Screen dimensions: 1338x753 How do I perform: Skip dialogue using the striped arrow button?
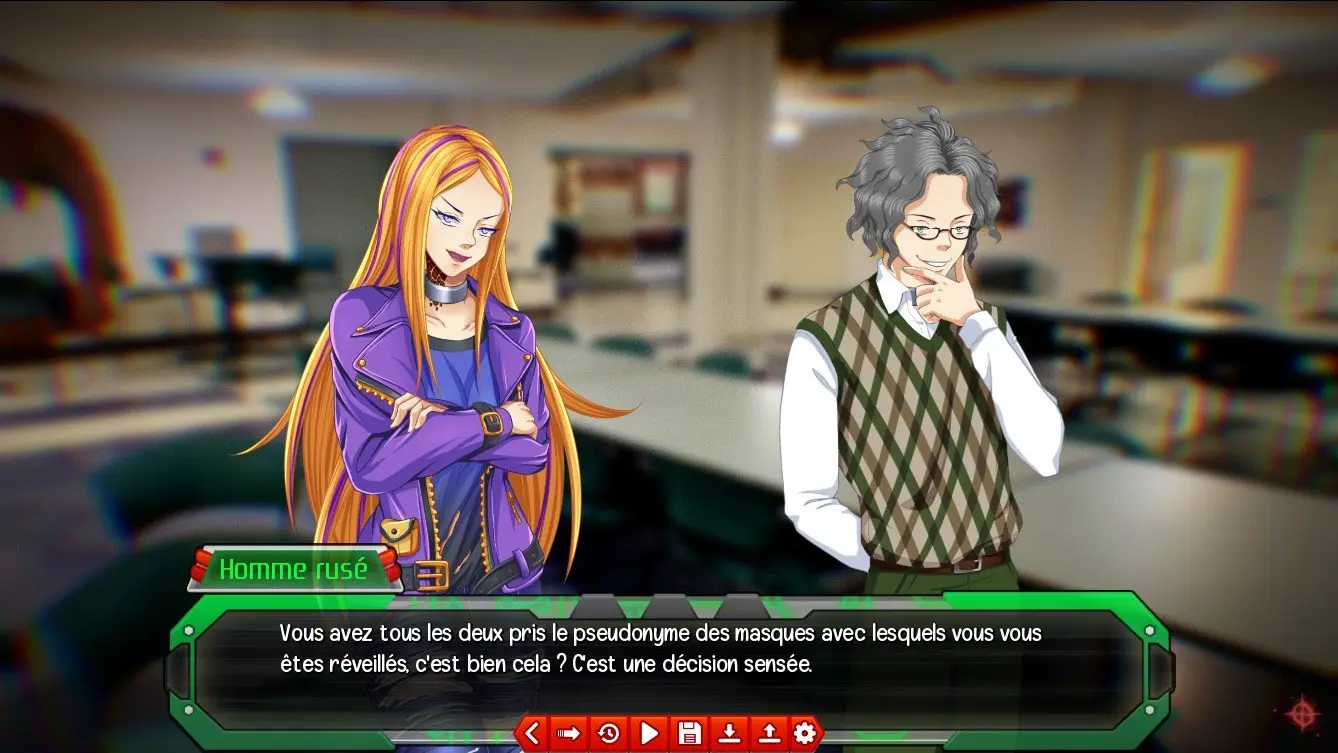tap(569, 734)
